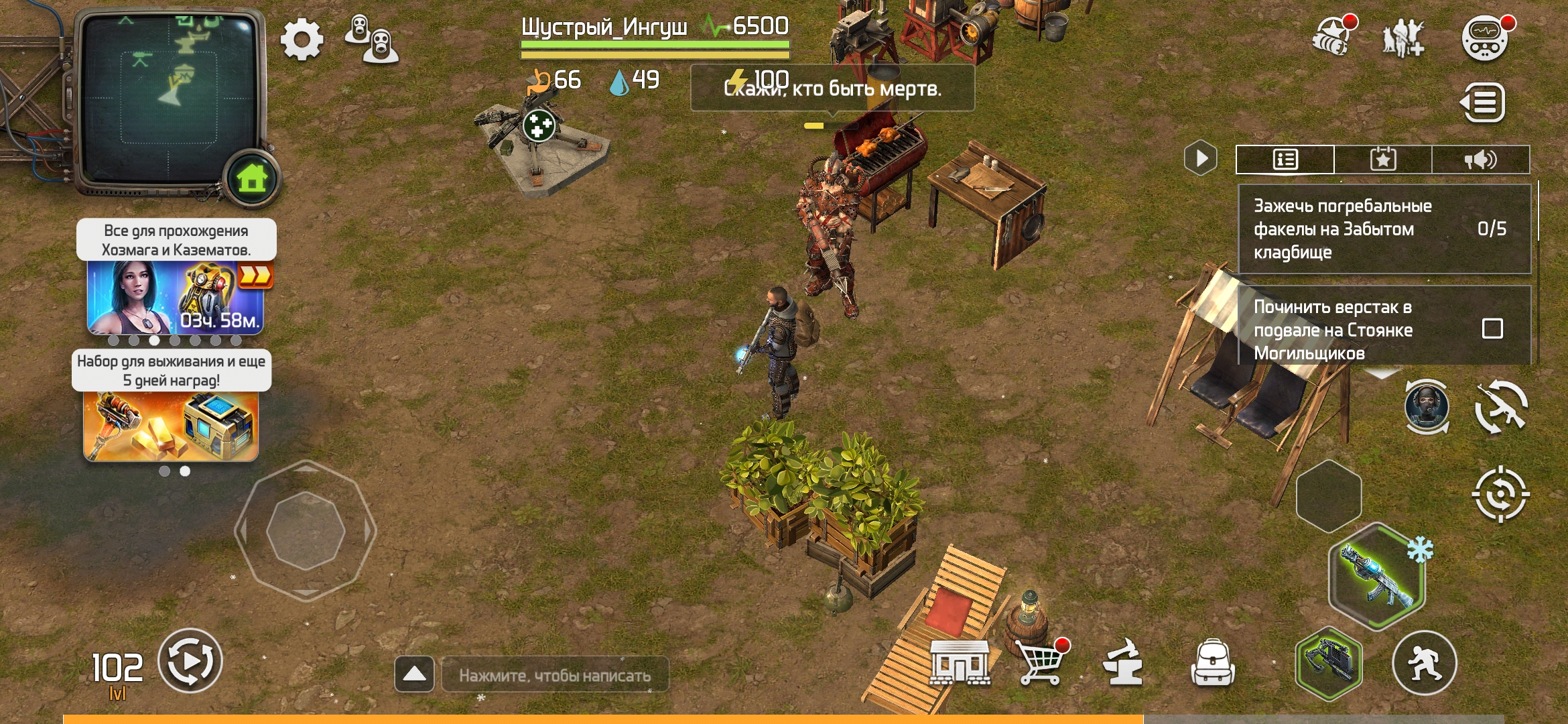This screenshot has width=1568, height=724.
Task: Open the settings gear menu
Action: (302, 40)
